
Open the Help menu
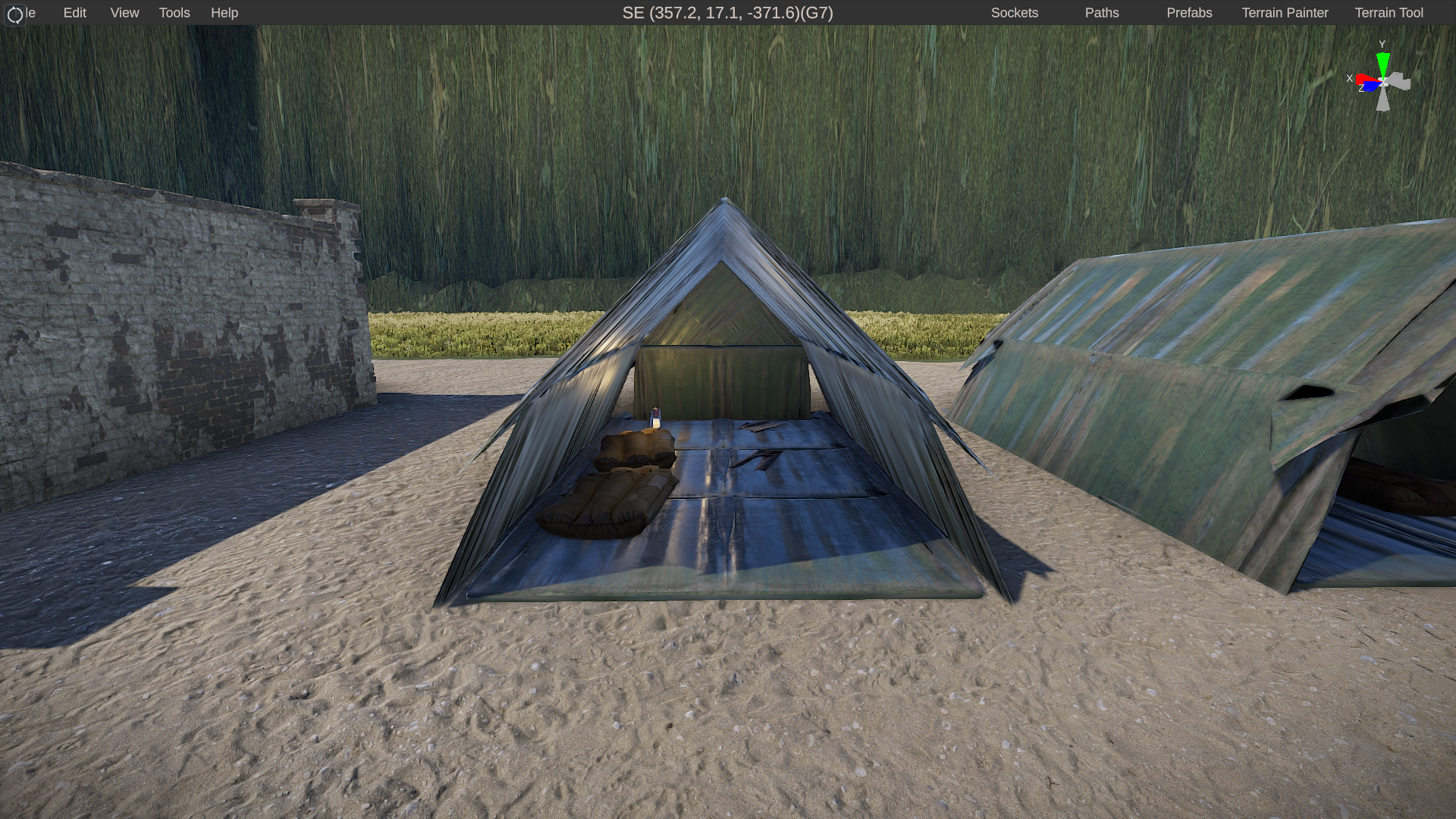point(224,13)
